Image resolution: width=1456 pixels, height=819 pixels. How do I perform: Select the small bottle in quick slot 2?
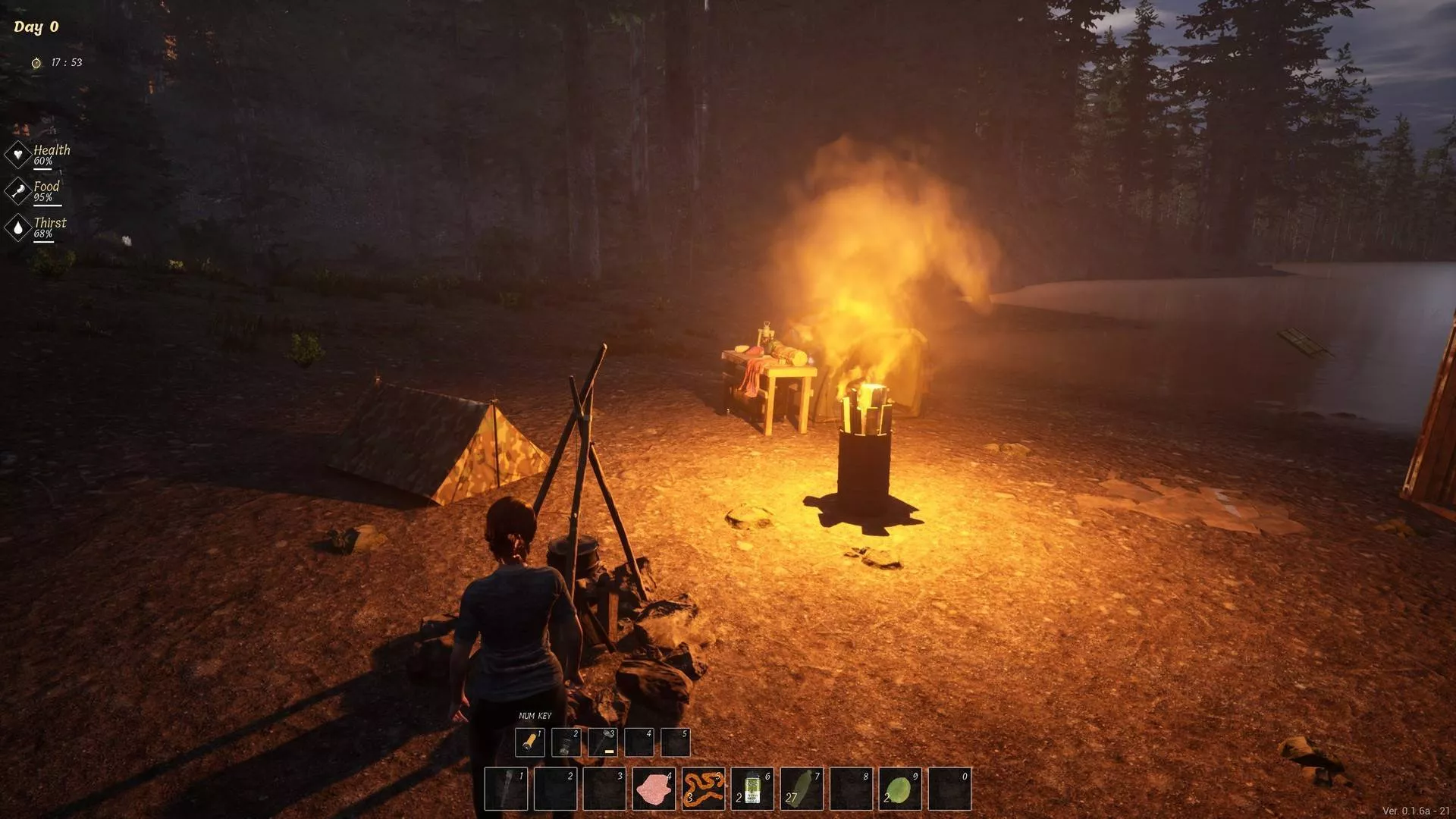566,742
